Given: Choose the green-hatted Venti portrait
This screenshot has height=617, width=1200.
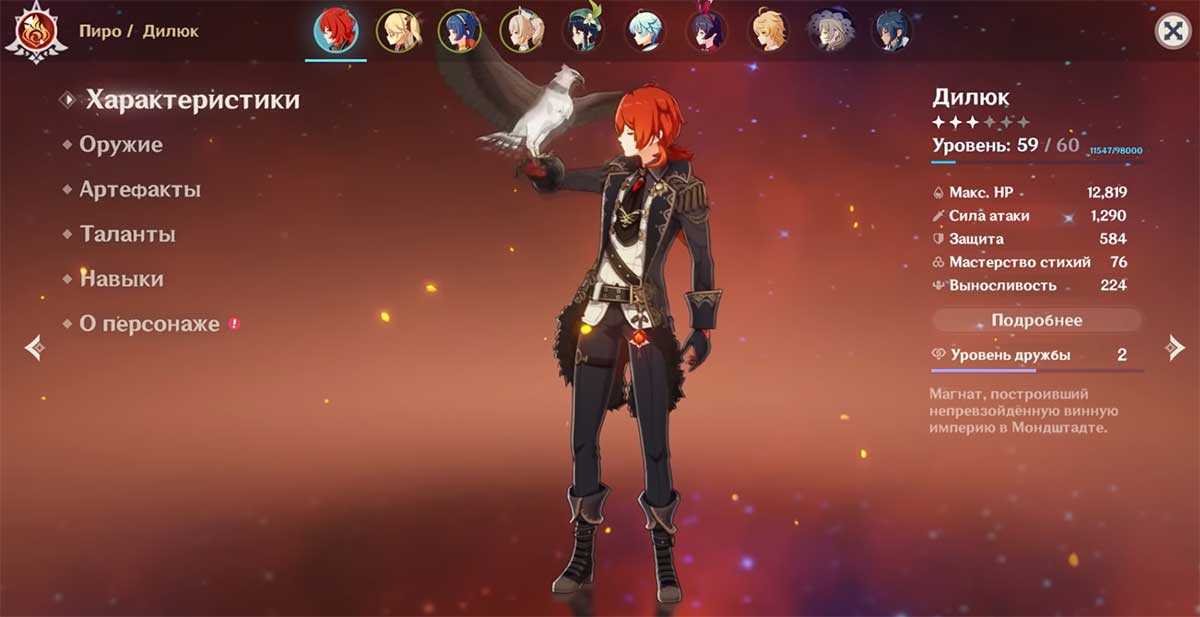Looking at the screenshot, I should (581, 31).
